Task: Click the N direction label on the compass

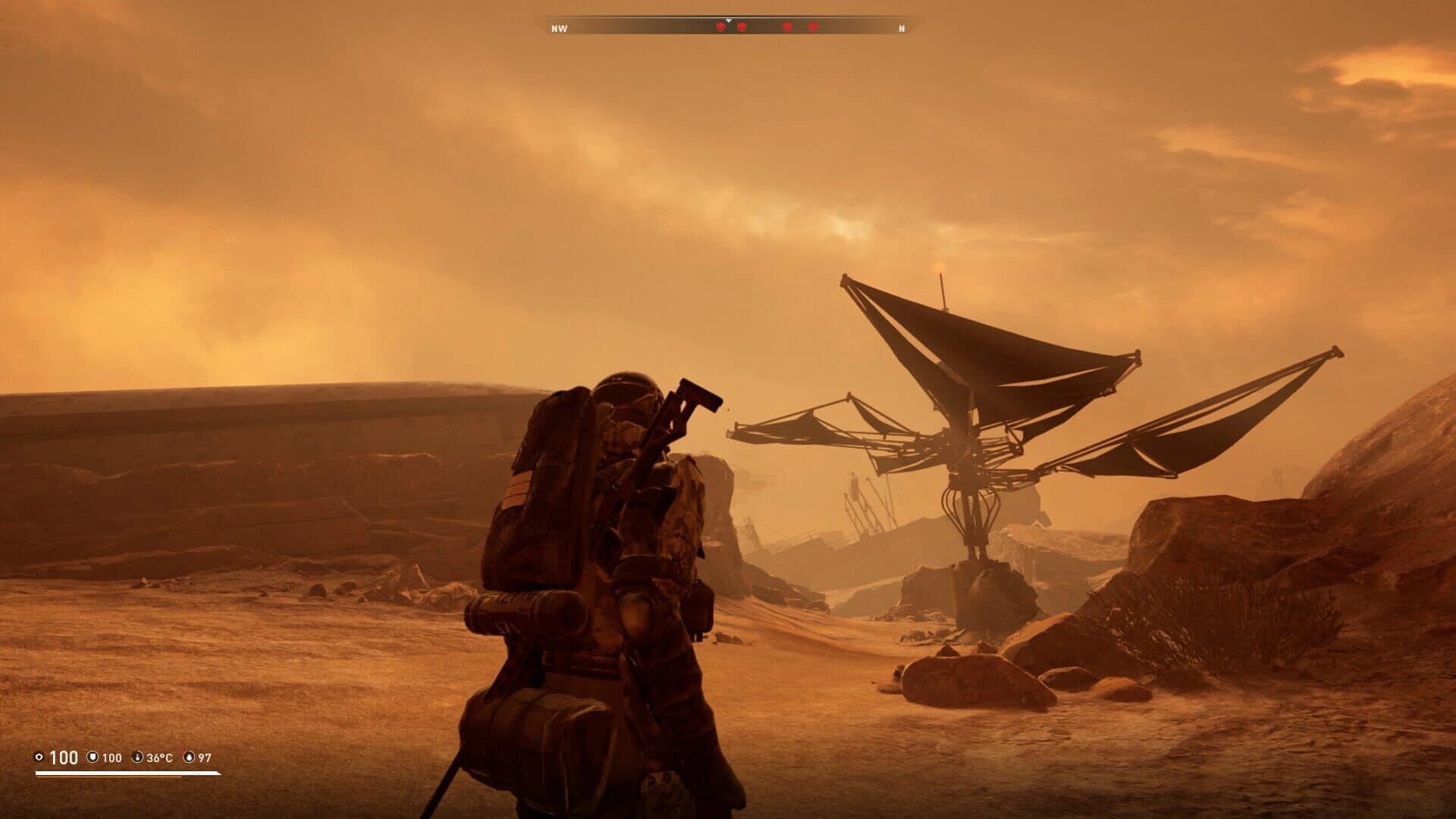Action: tap(901, 28)
